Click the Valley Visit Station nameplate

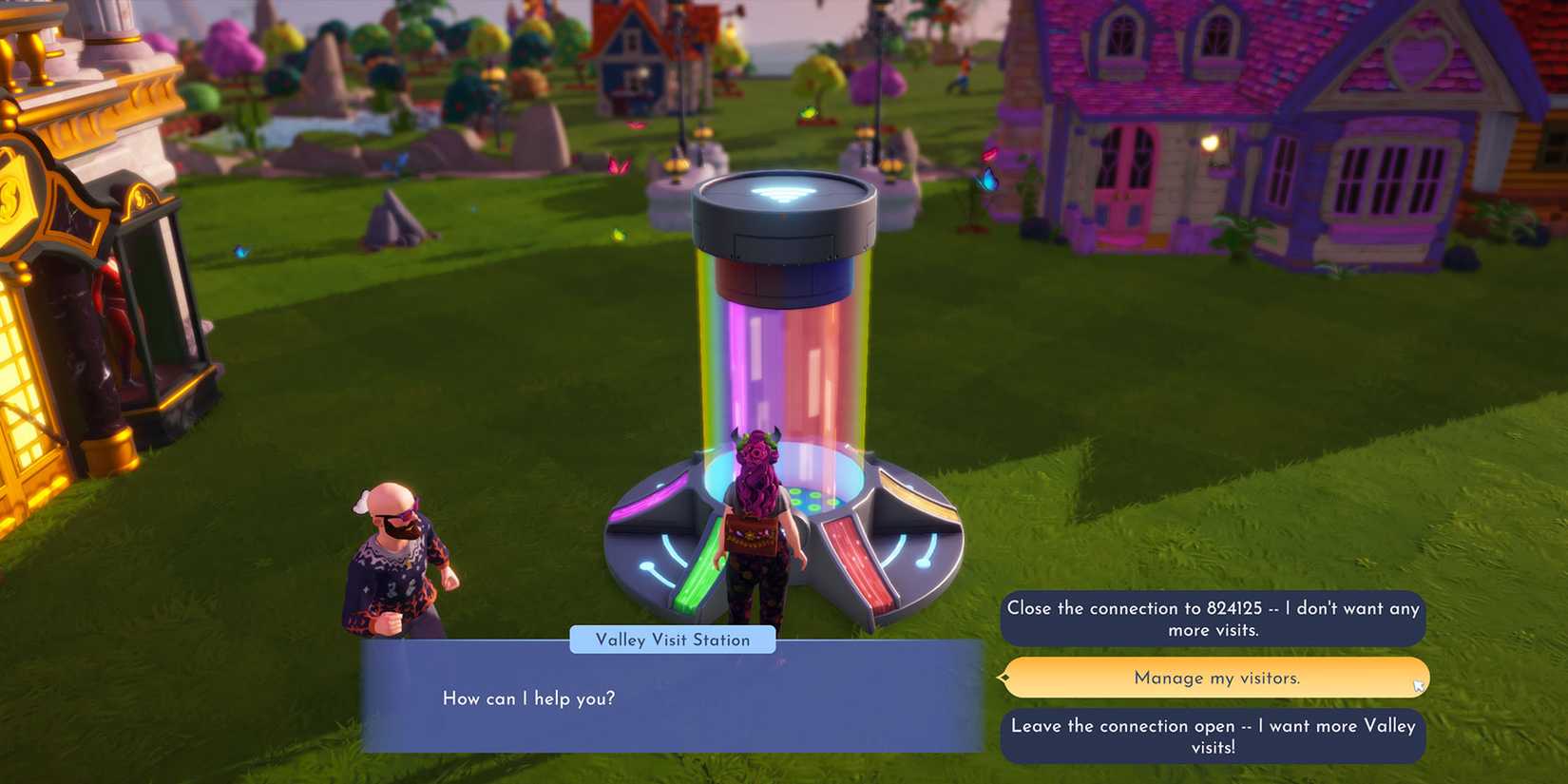pyautogui.click(x=673, y=640)
